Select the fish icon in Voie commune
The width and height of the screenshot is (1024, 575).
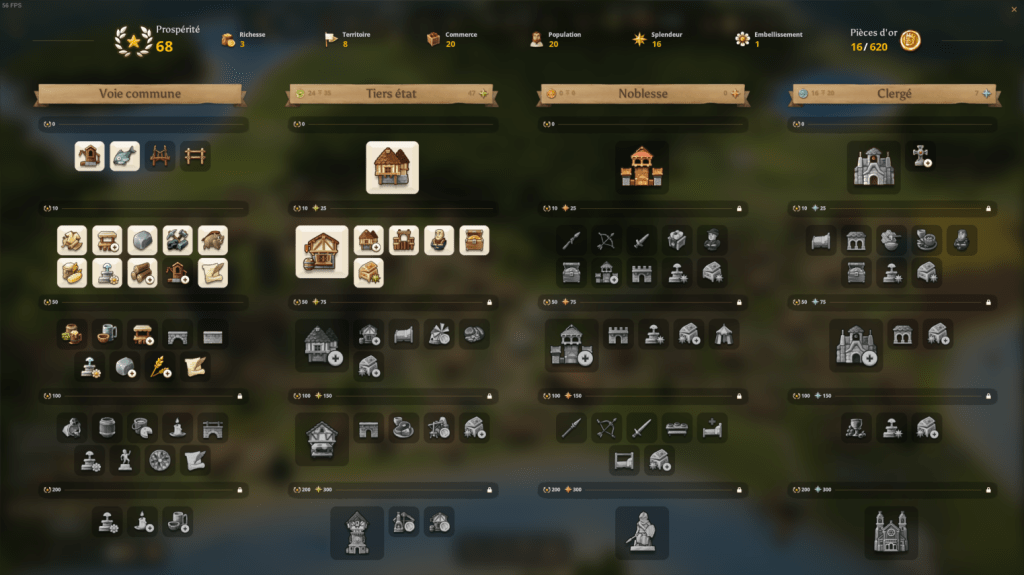pos(125,156)
